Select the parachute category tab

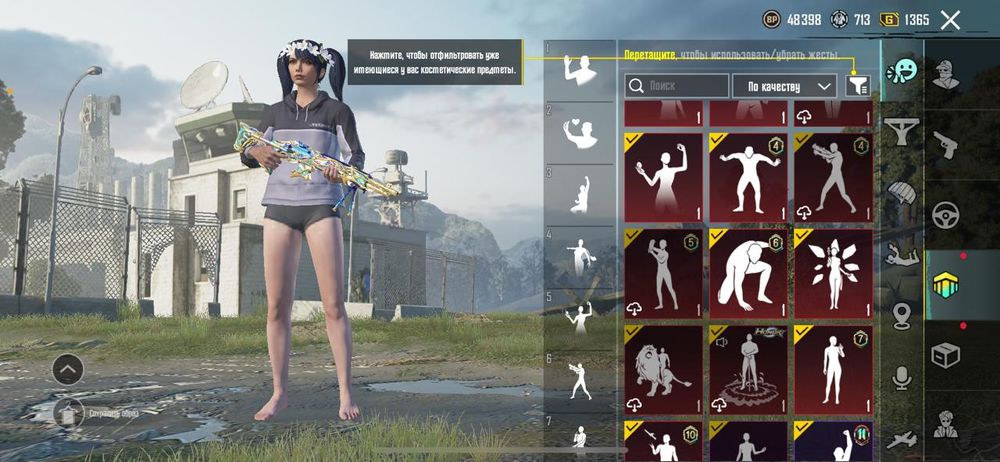click(x=903, y=190)
